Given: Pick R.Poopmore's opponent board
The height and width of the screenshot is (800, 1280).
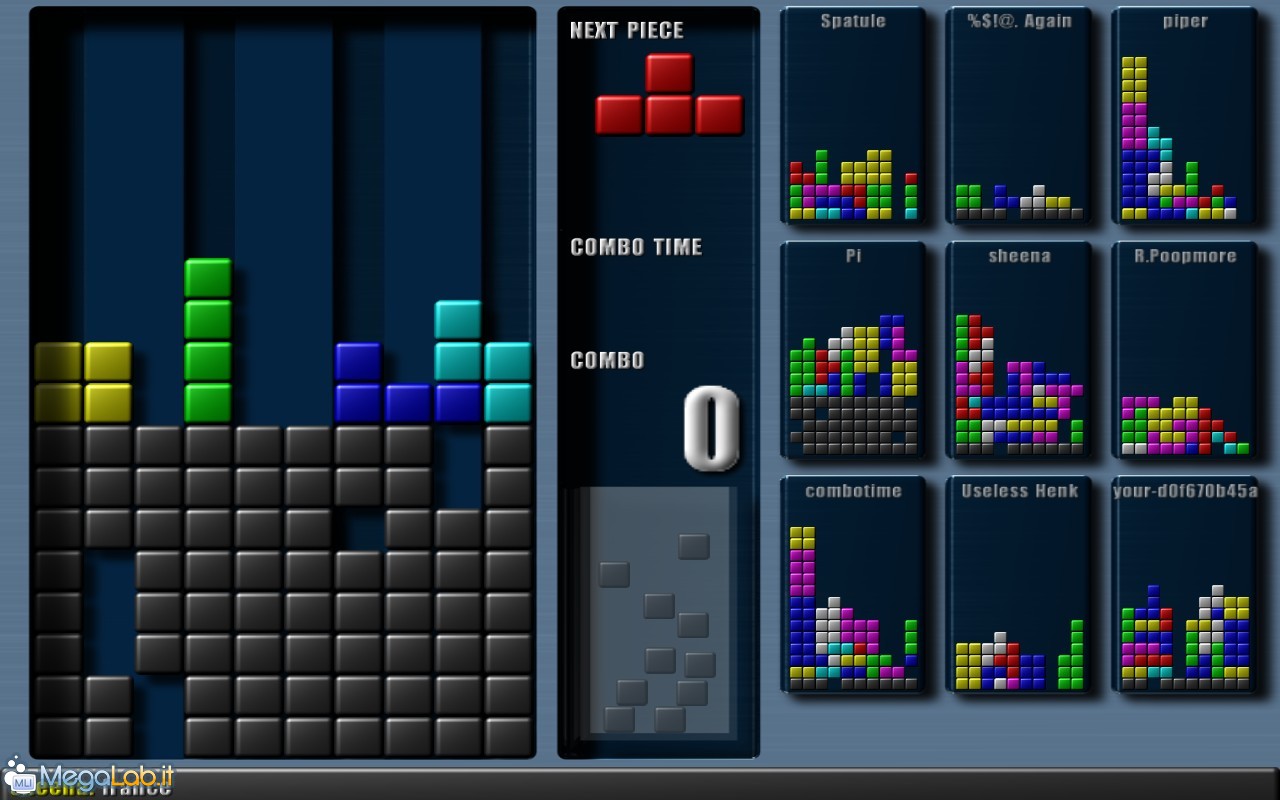Looking at the screenshot, I should [x=1185, y=352].
